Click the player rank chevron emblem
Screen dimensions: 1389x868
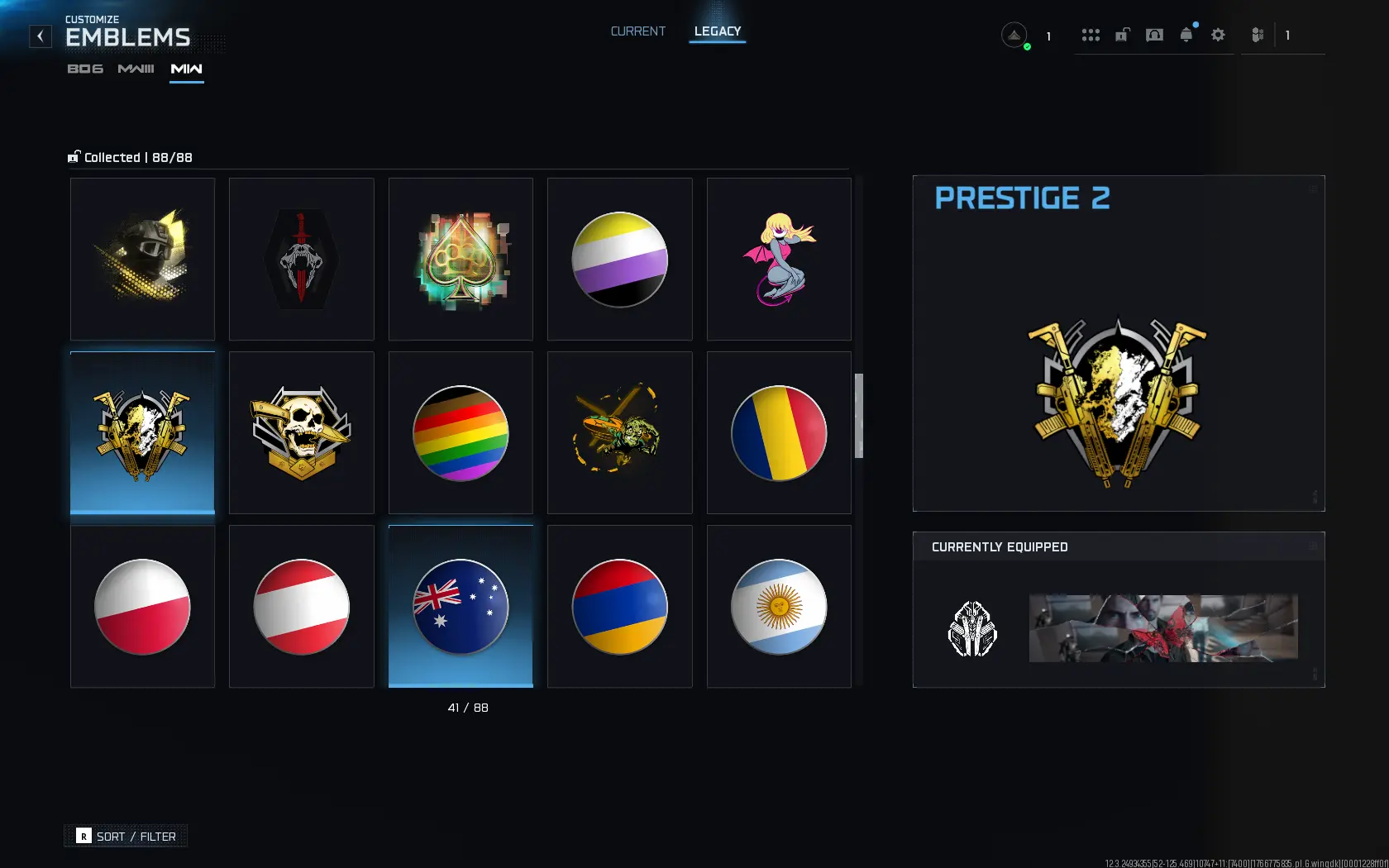coord(1014,35)
